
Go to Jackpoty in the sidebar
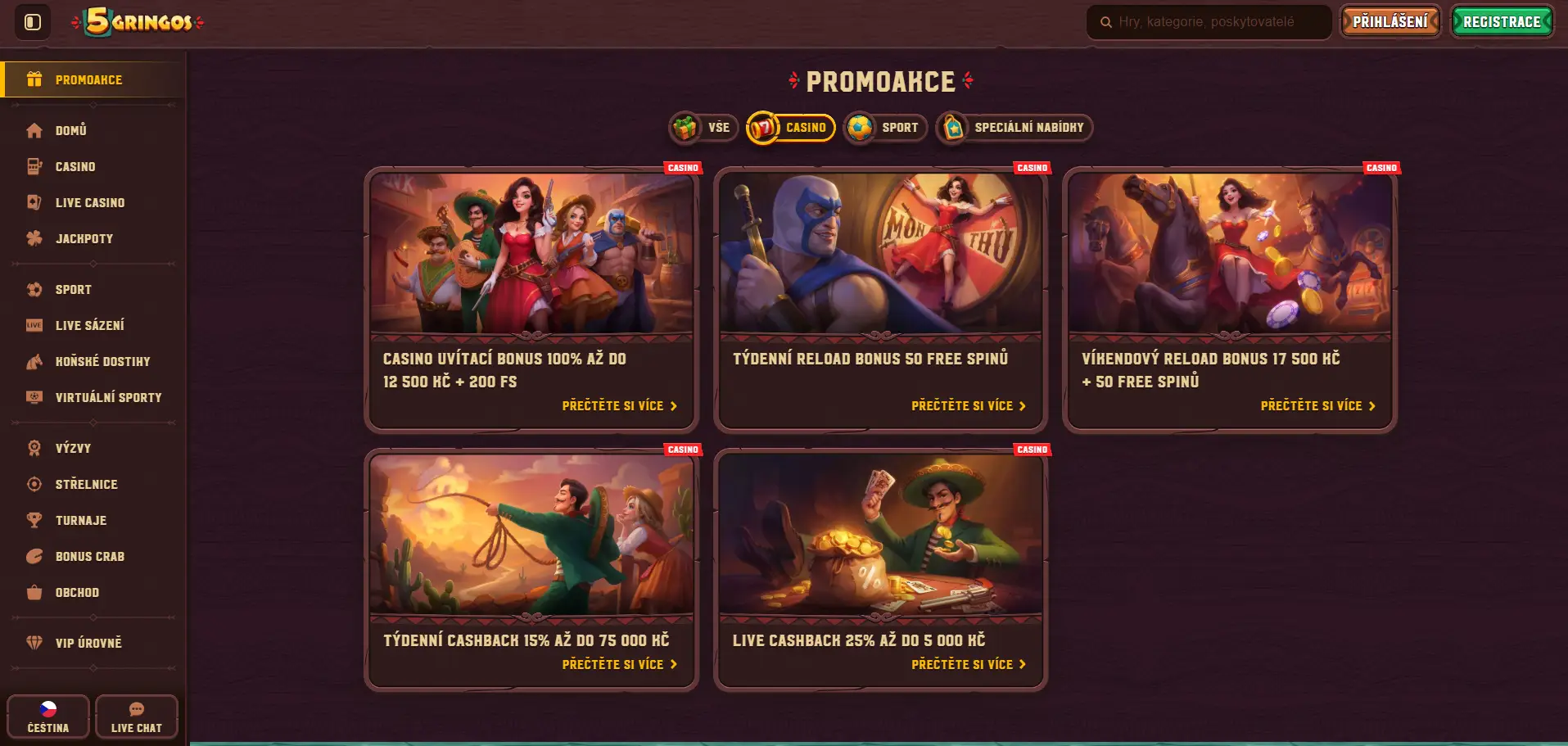pyautogui.click(x=84, y=239)
